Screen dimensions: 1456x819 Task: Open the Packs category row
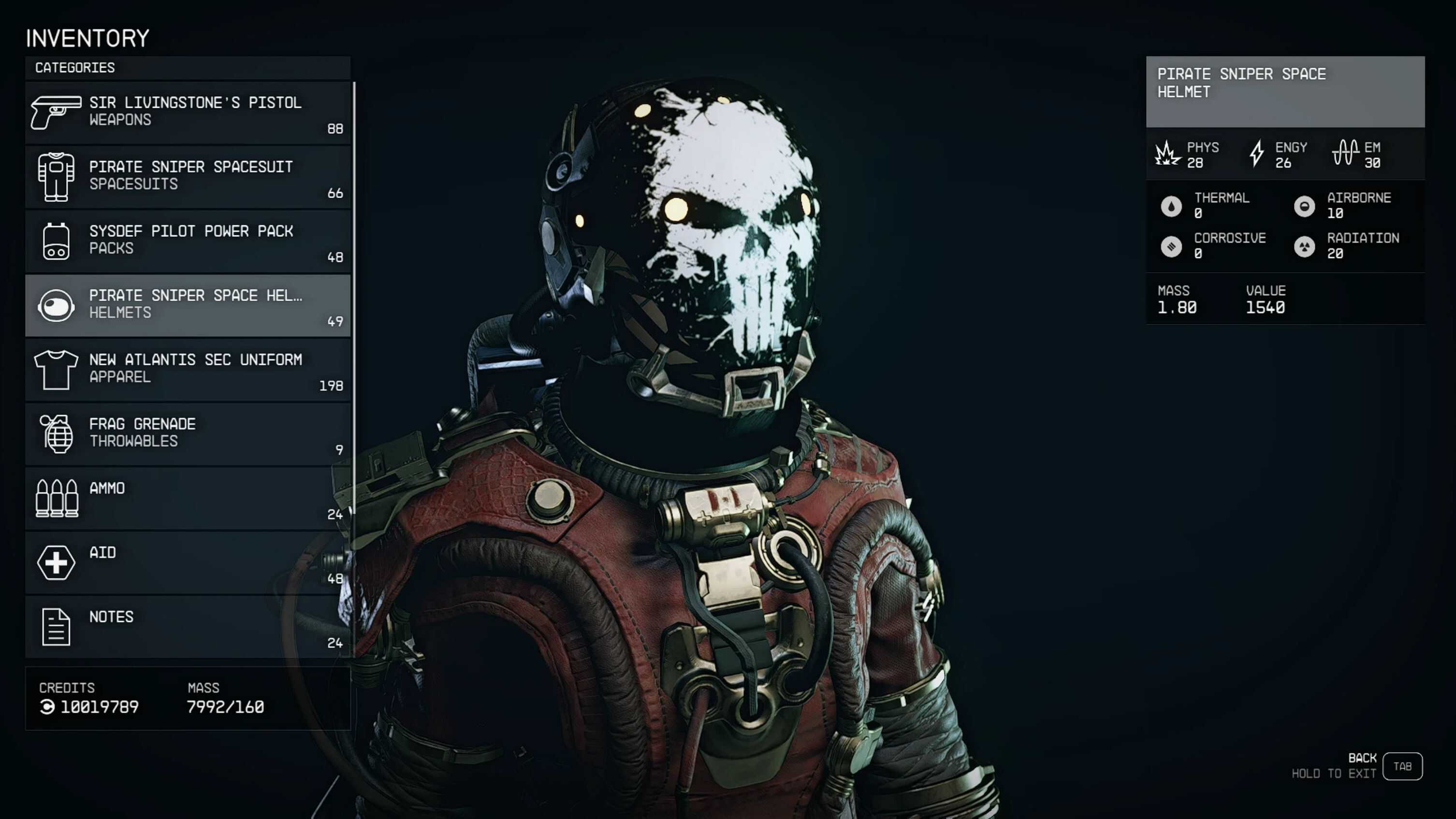click(188, 241)
